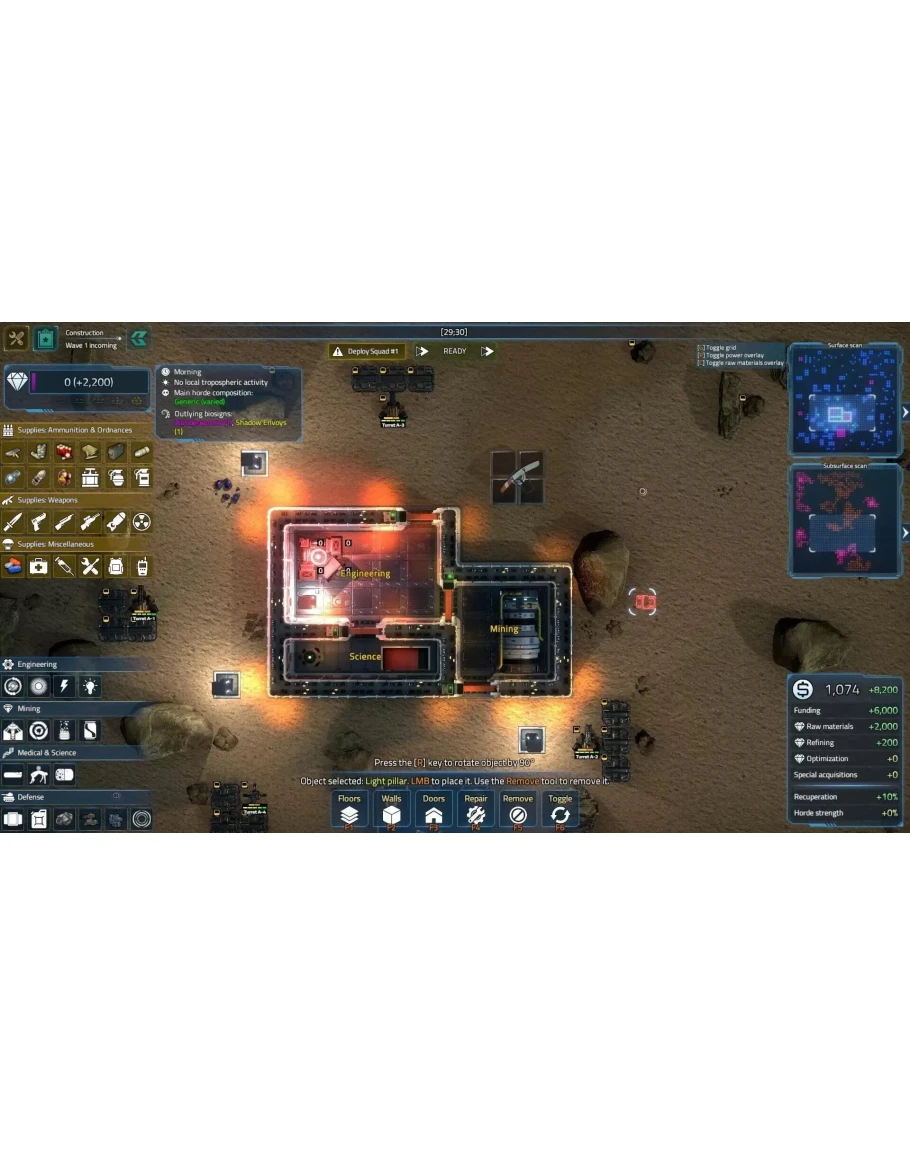The height and width of the screenshot is (1155, 910).
Task: Select the Remove tool
Action: [x=518, y=809]
